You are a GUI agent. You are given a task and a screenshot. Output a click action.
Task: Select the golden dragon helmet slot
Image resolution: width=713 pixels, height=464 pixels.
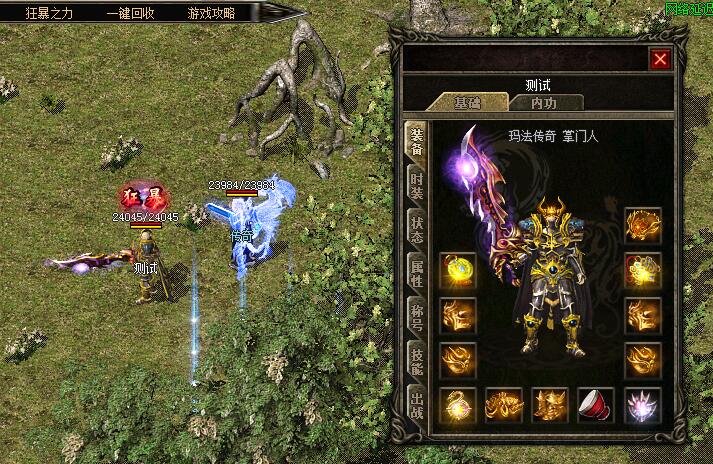pyautogui.click(x=642, y=225)
